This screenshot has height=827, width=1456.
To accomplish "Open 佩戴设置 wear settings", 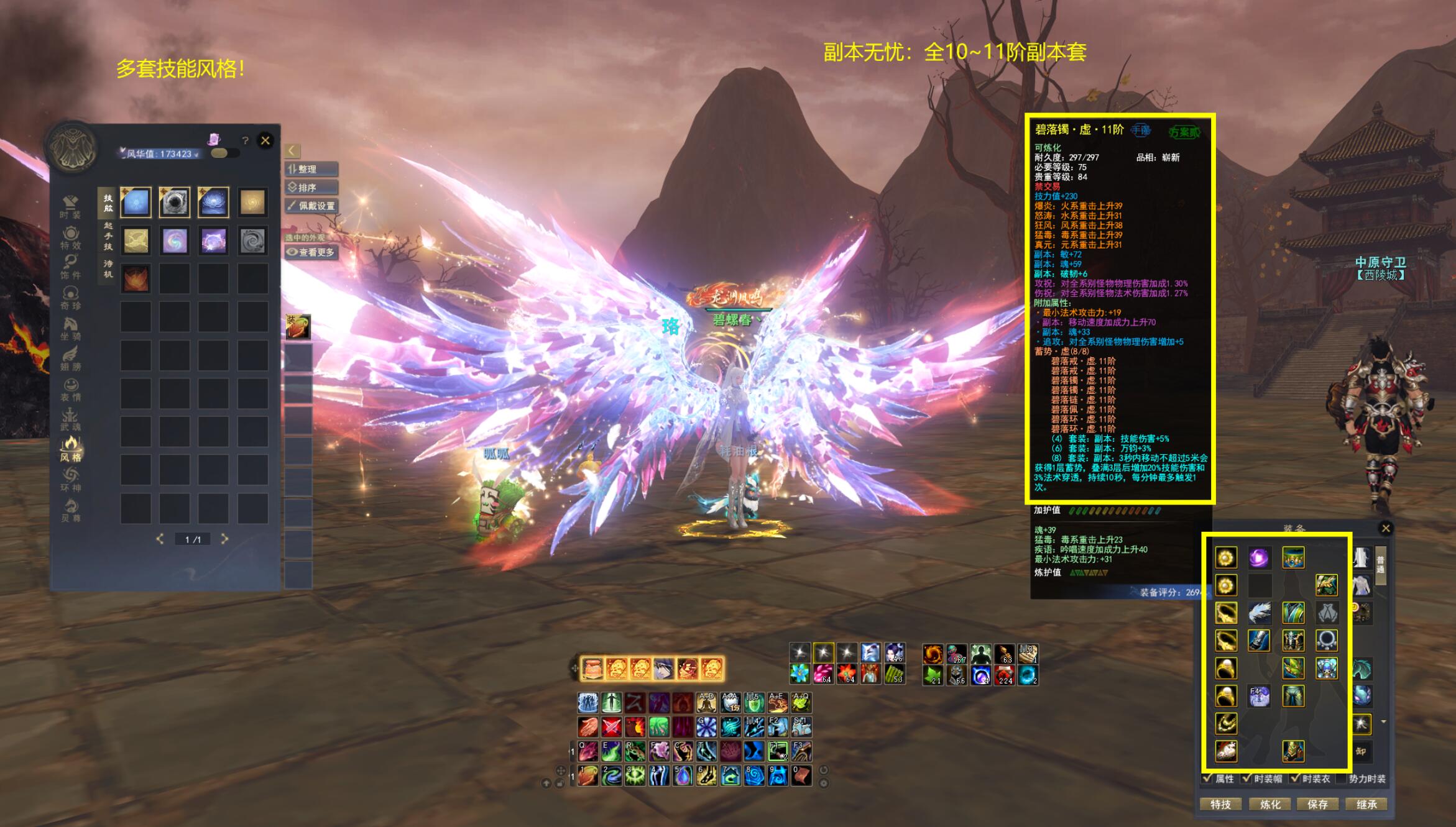I will [312, 206].
